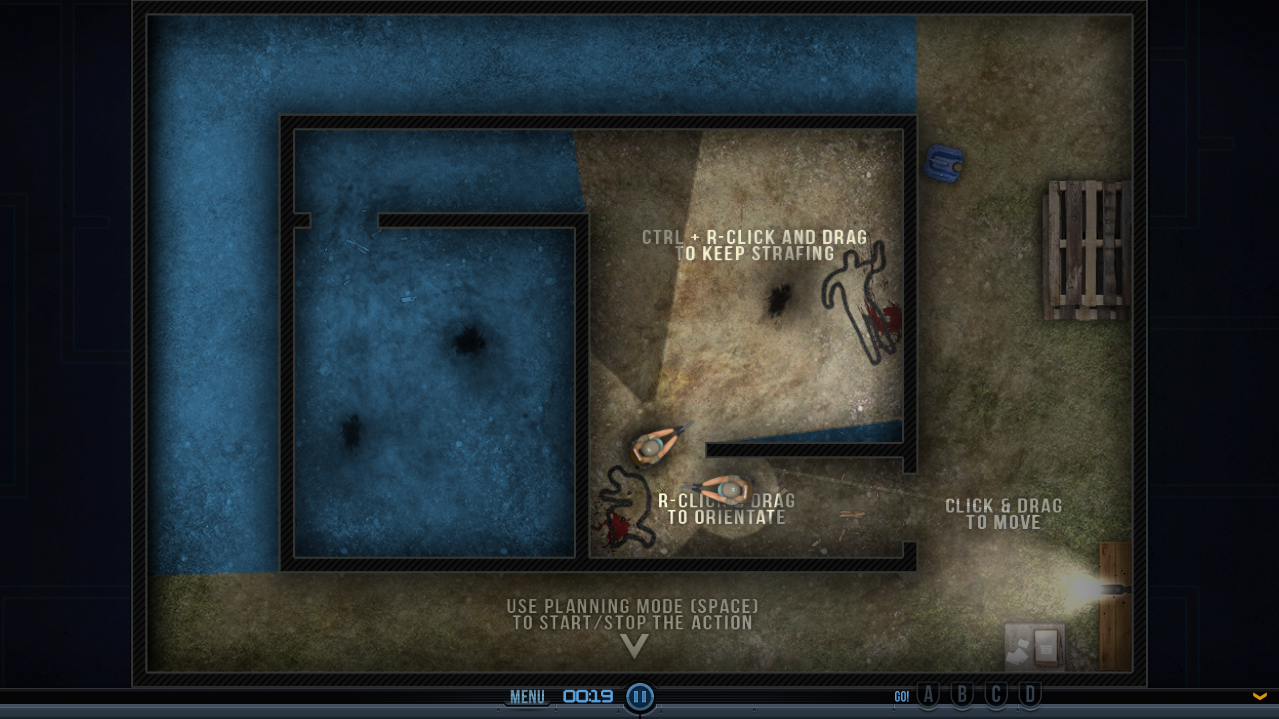Trigger go code A
The image size is (1279, 719).
click(x=929, y=695)
